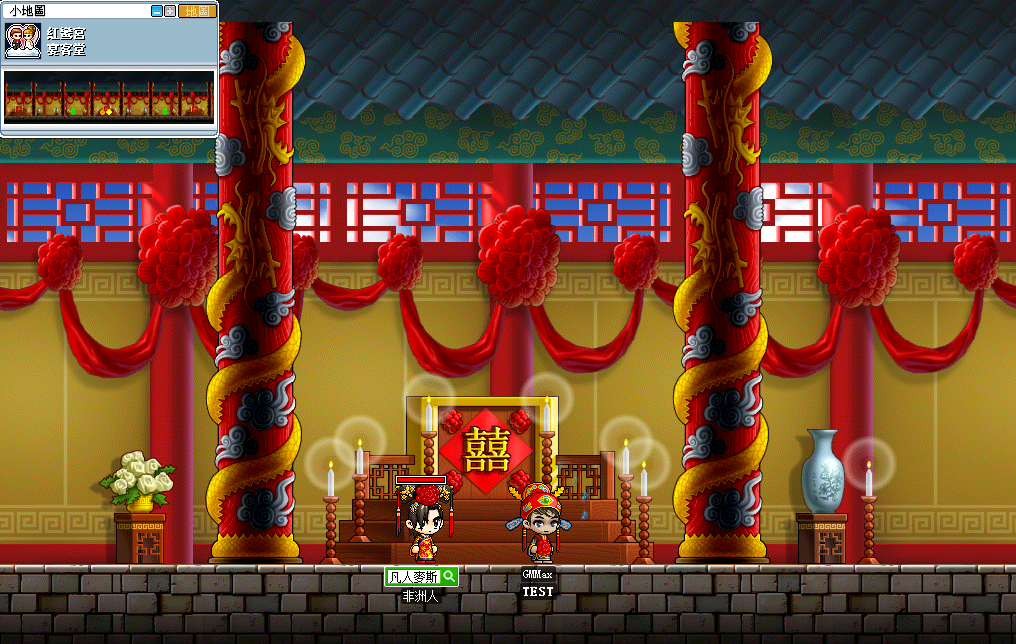Click the magnifier on the 凡人麥斯 name tag

(x=449, y=576)
